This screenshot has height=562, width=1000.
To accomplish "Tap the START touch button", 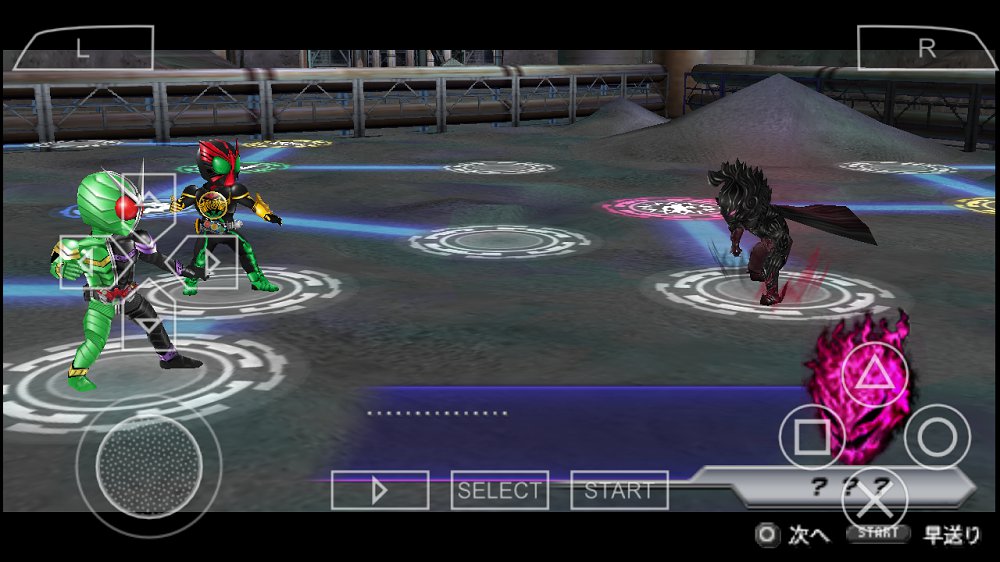I will (619, 490).
